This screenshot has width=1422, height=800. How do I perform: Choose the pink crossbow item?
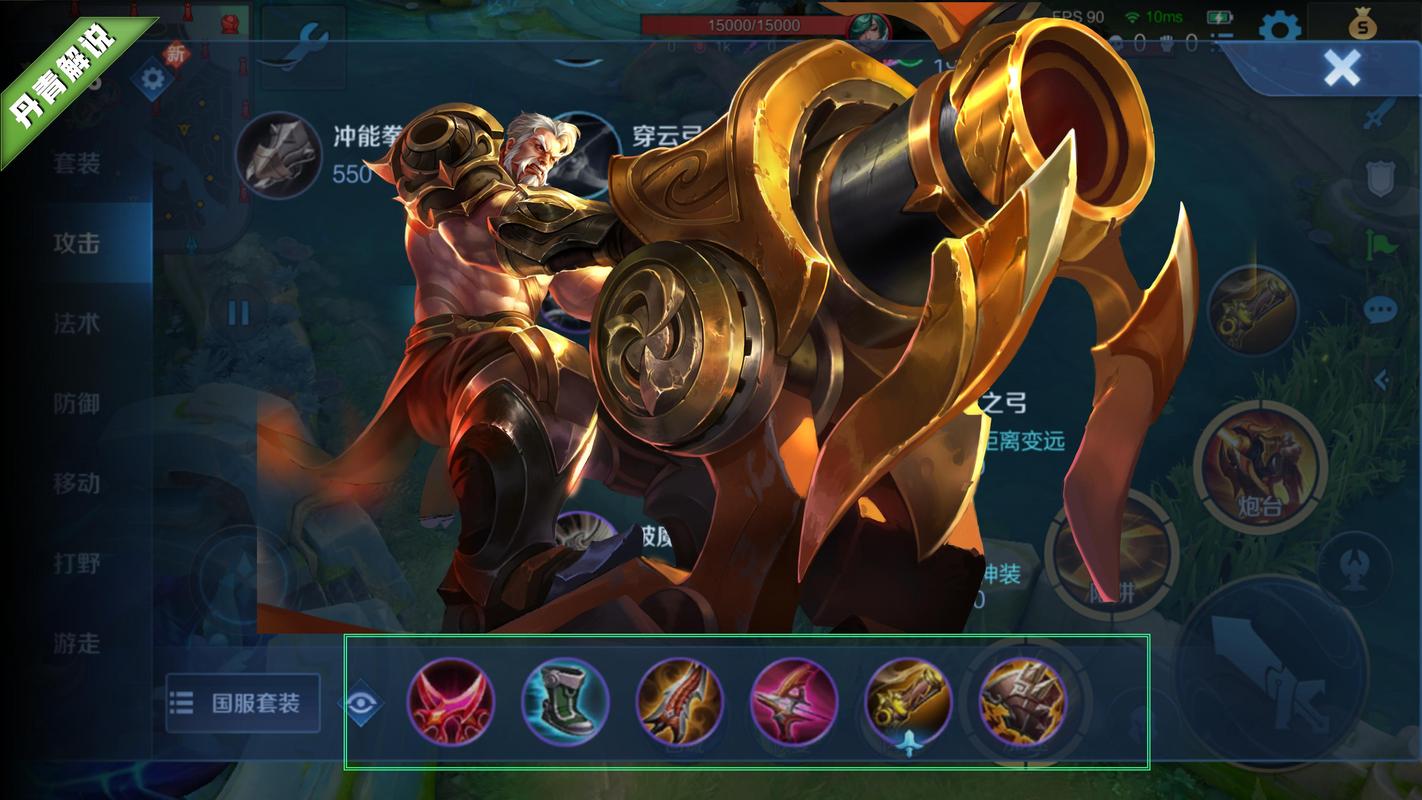794,701
